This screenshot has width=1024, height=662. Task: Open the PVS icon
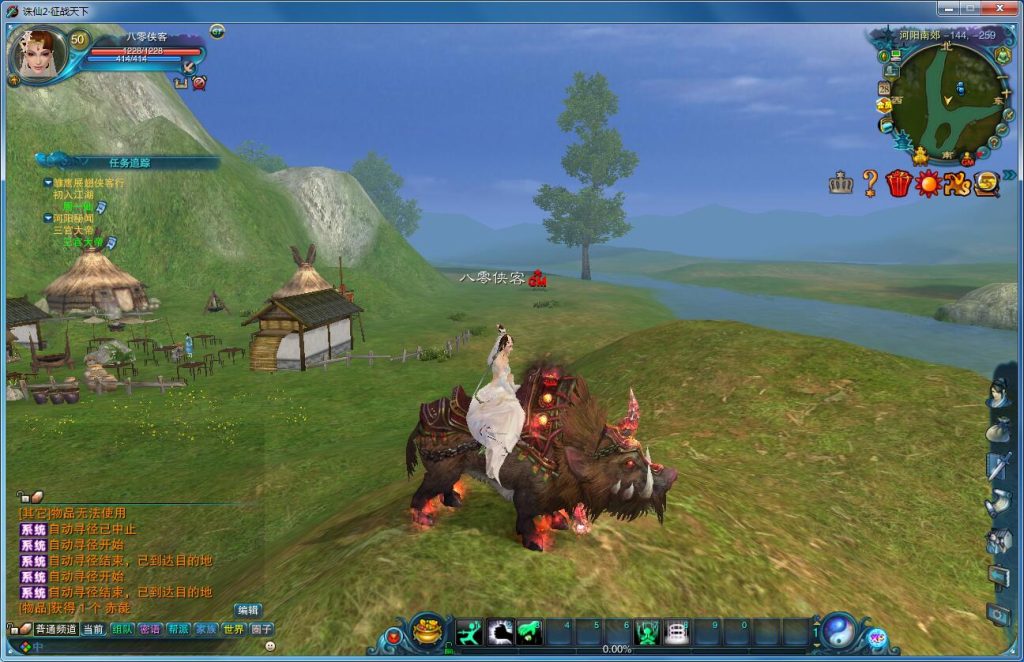click(957, 183)
